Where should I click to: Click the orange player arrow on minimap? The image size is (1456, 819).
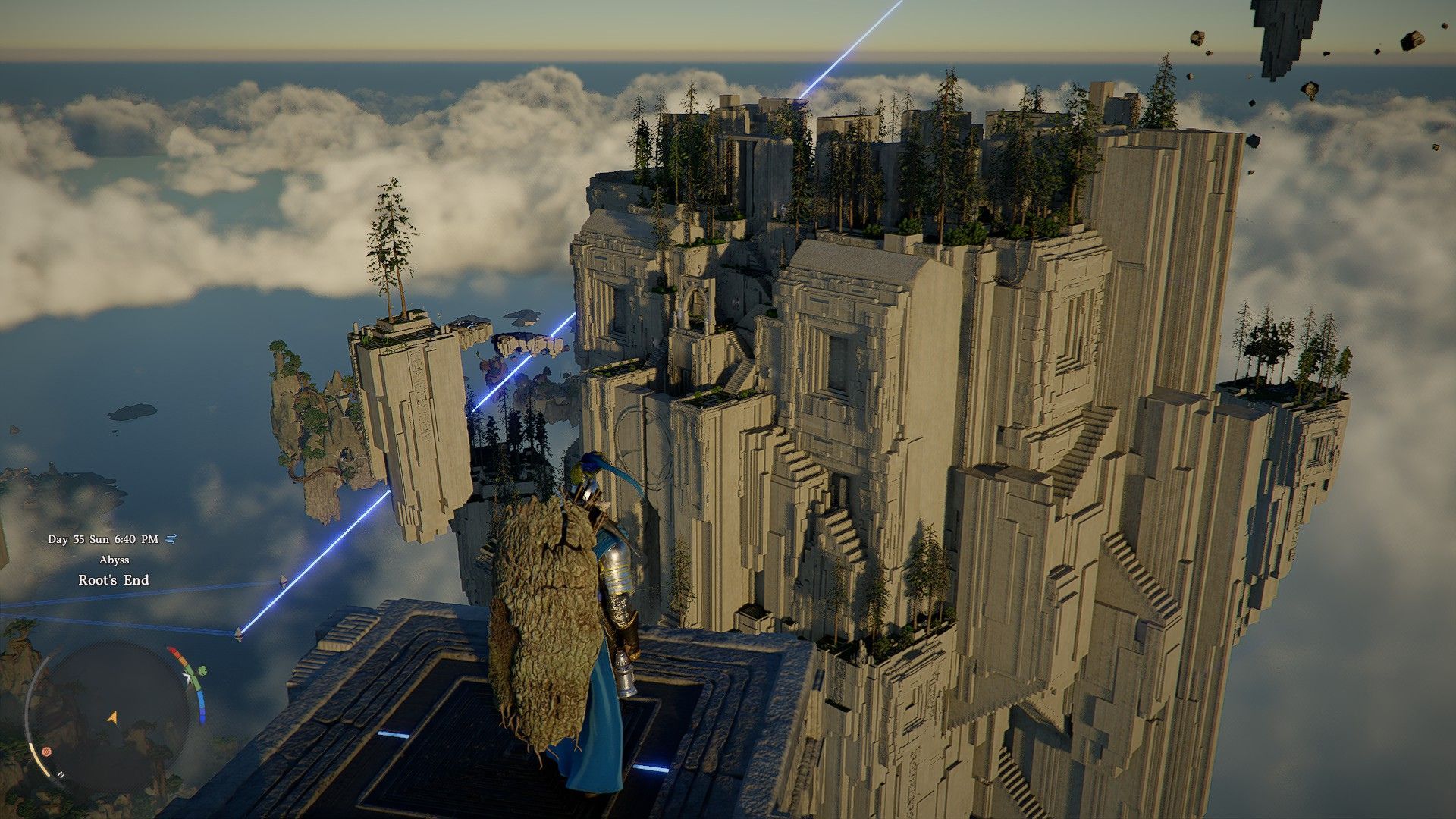point(113,717)
